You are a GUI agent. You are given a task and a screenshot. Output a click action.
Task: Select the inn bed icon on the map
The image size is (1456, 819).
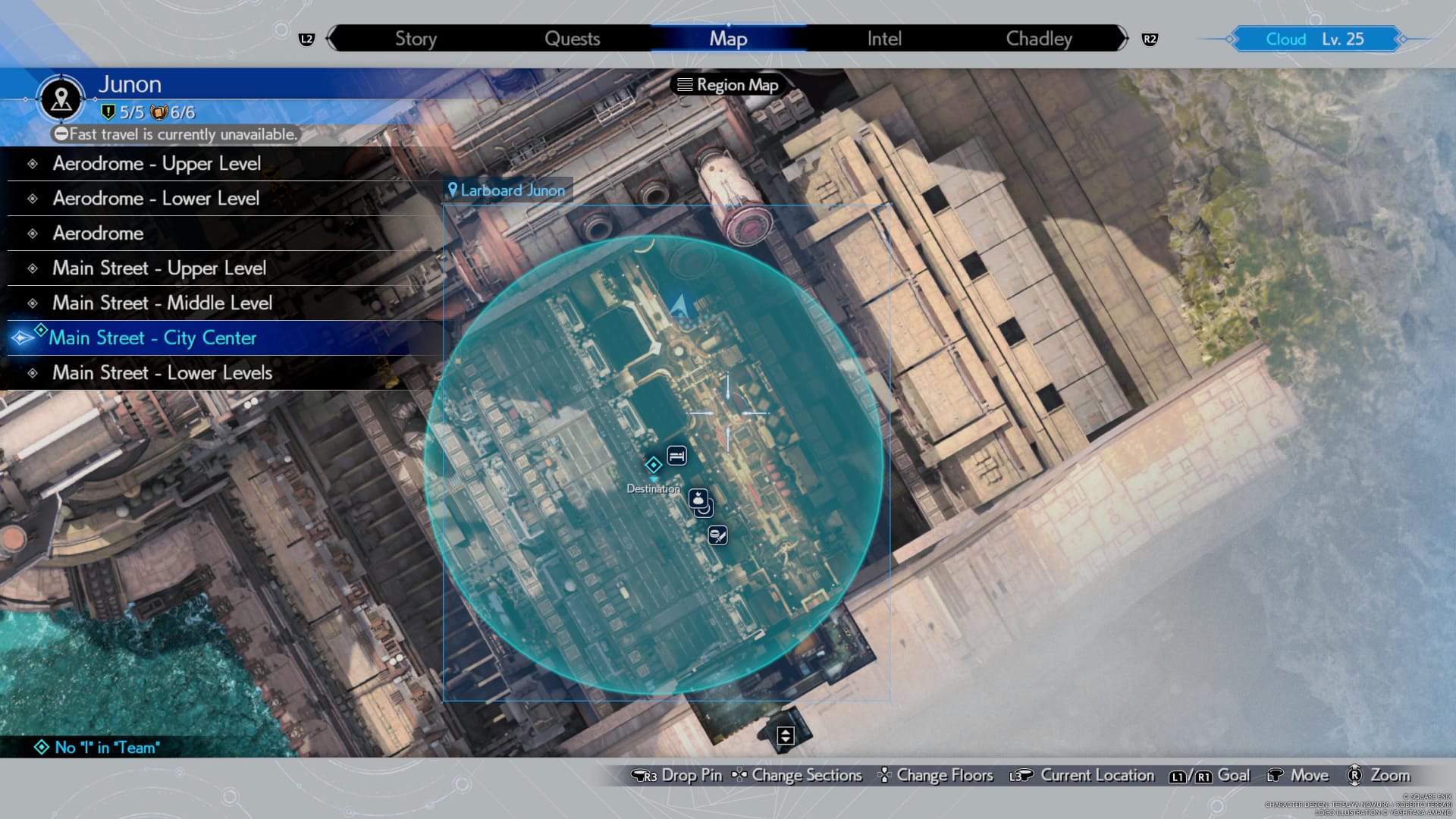pos(676,455)
